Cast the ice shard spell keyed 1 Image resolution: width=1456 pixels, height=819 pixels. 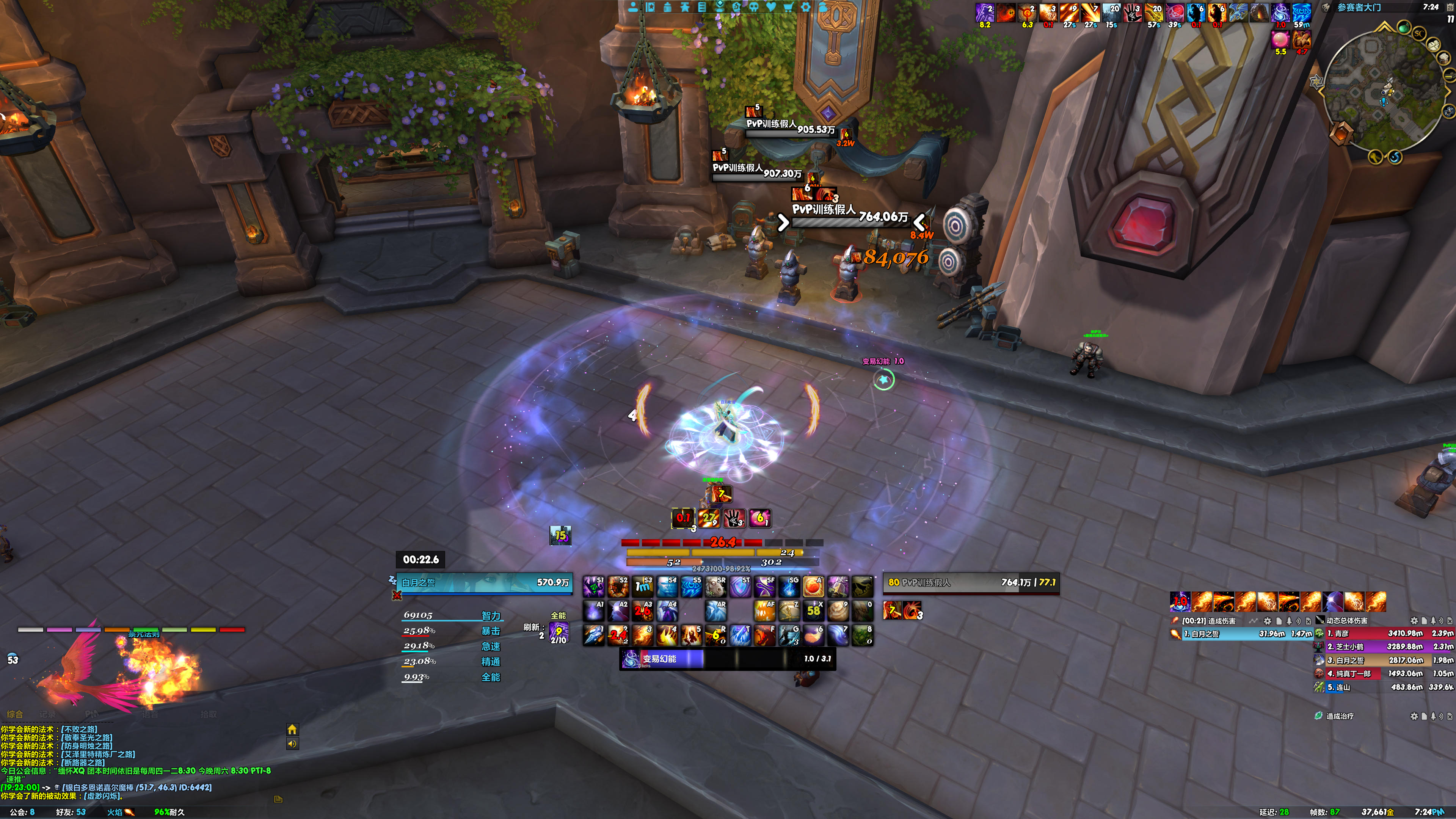593,635
